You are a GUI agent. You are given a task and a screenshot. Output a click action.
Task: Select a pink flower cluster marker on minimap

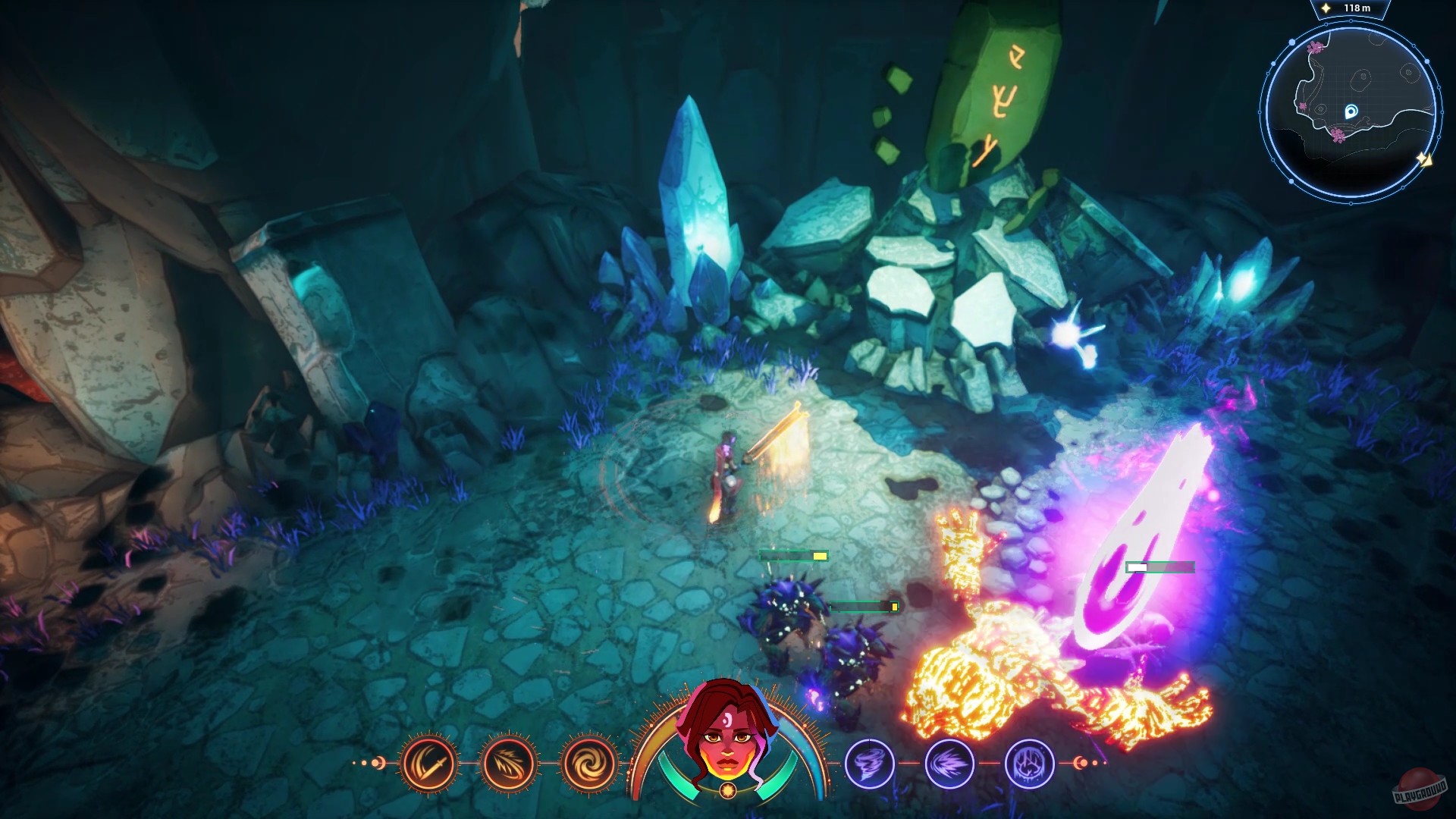pyautogui.click(x=1338, y=135)
